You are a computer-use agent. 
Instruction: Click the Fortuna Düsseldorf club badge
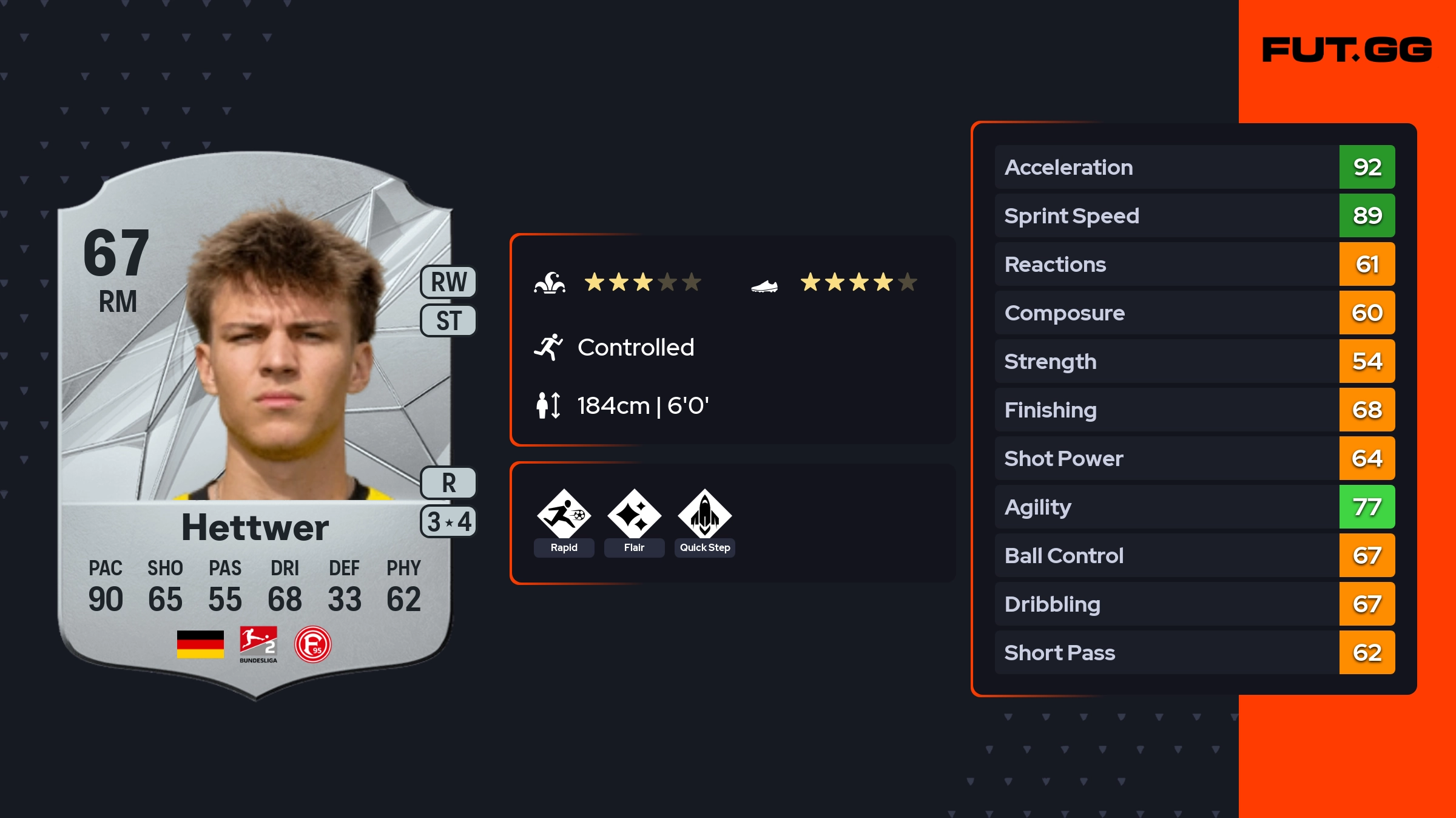click(x=312, y=644)
